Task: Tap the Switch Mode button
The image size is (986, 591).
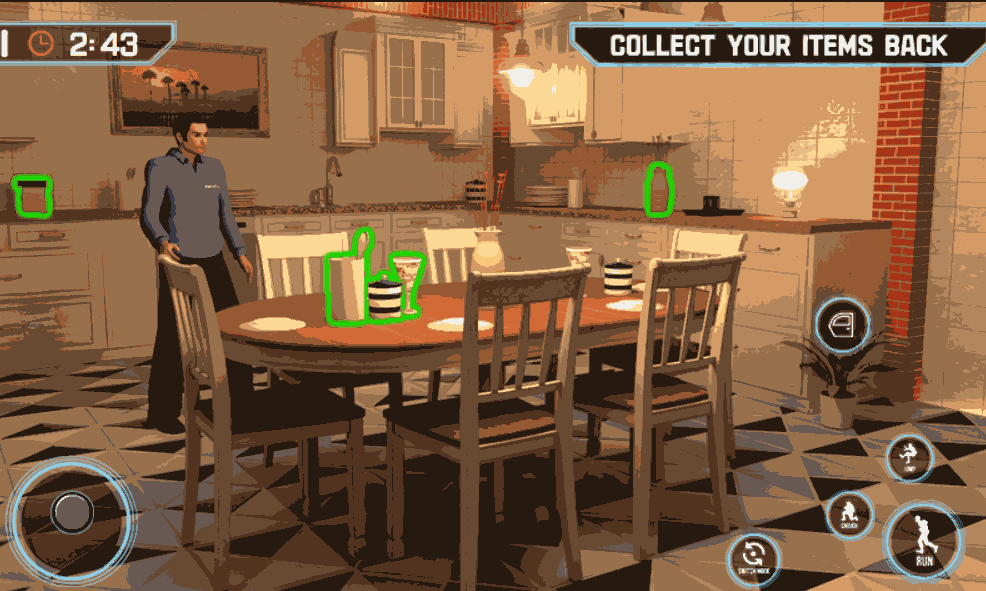Action: point(753,557)
